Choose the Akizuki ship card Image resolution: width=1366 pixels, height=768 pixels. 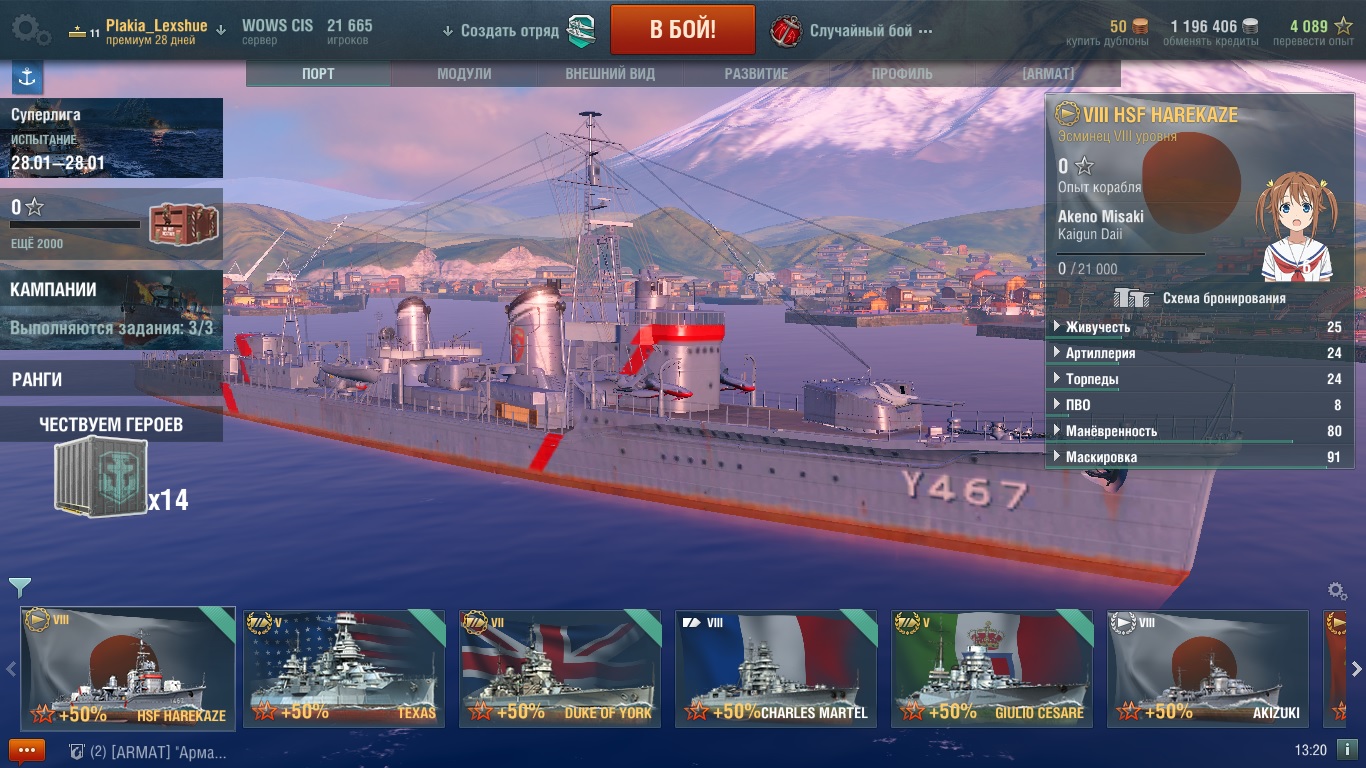[1207, 668]
